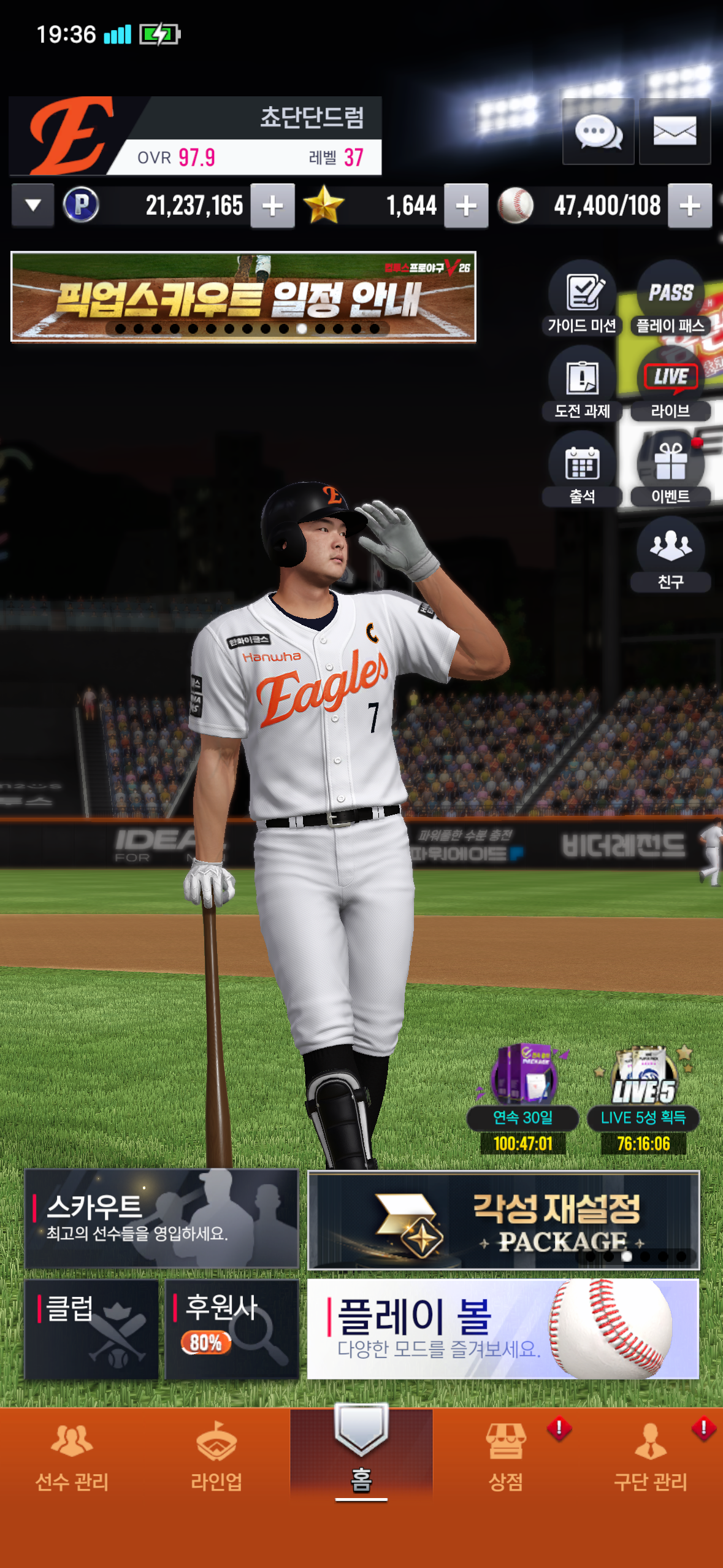Add more stars with plus button
The image size is (723, 1568).
(466, 206)
